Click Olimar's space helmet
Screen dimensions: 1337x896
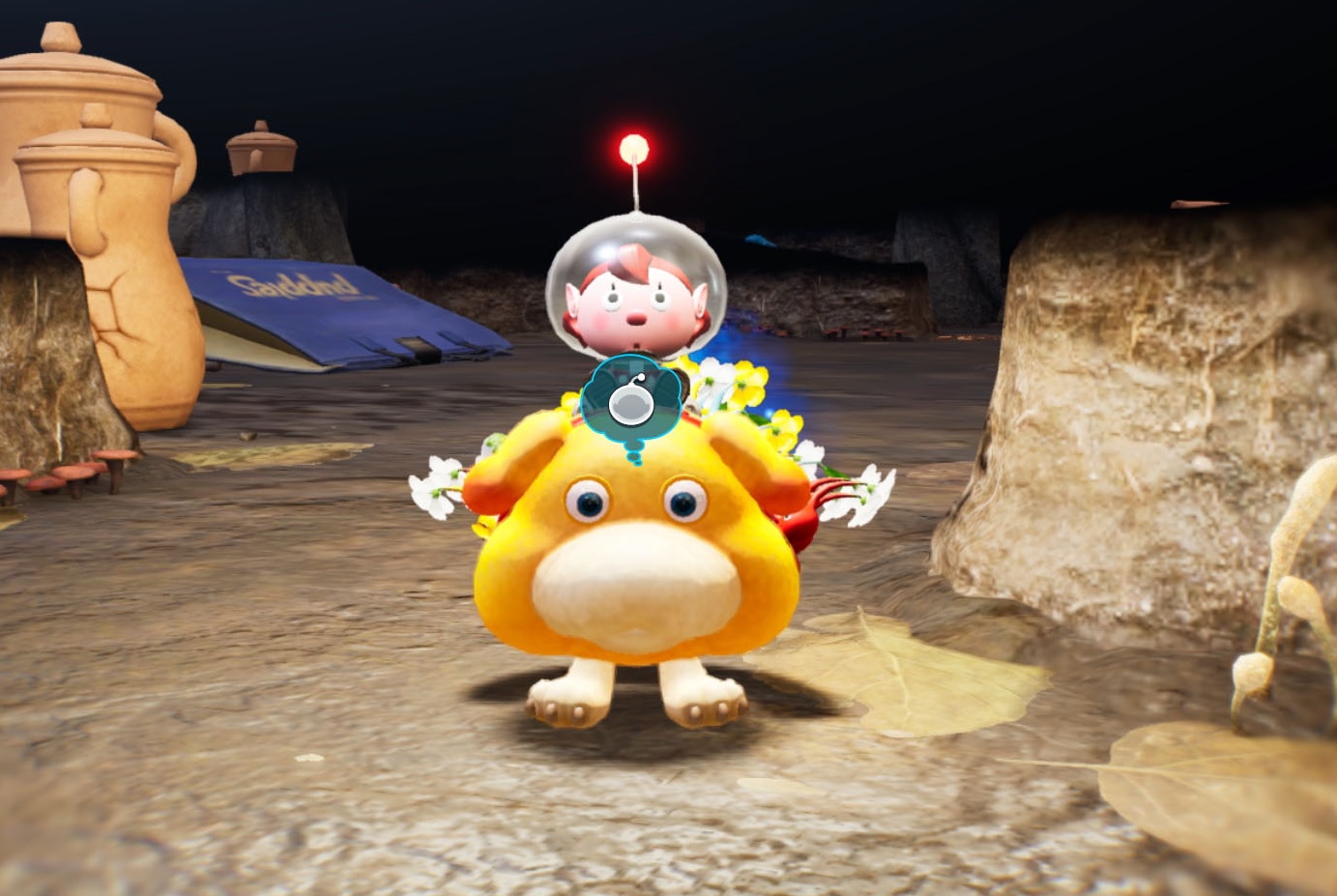tap(638, 280)
